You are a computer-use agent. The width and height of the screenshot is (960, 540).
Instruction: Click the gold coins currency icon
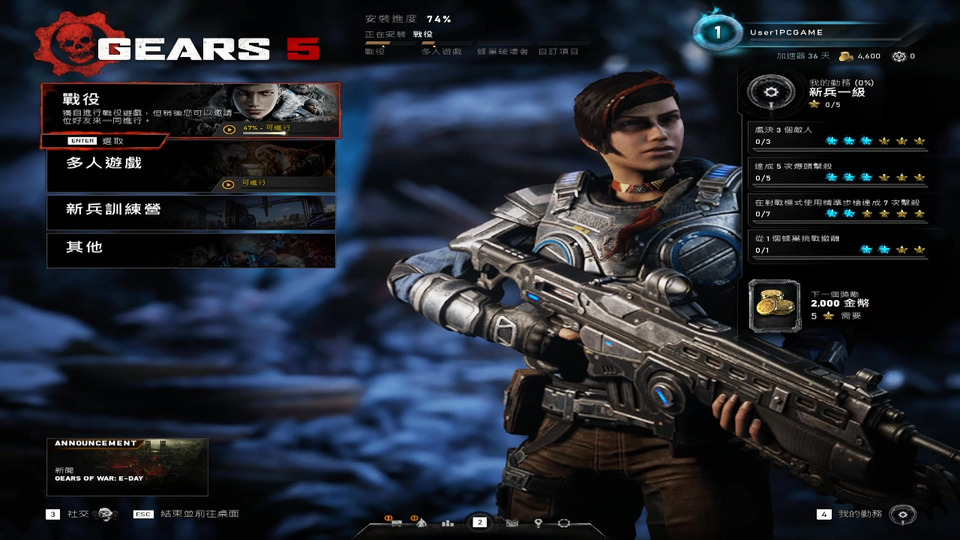pos(846,57)
